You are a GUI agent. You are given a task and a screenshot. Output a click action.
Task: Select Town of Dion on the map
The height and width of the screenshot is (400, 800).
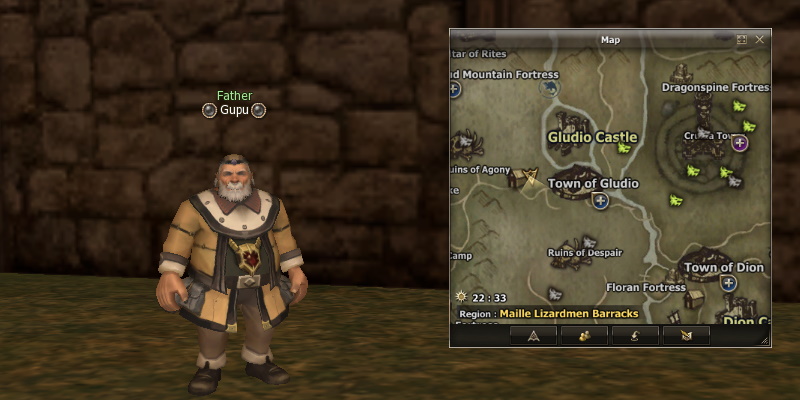pos(724,268)
